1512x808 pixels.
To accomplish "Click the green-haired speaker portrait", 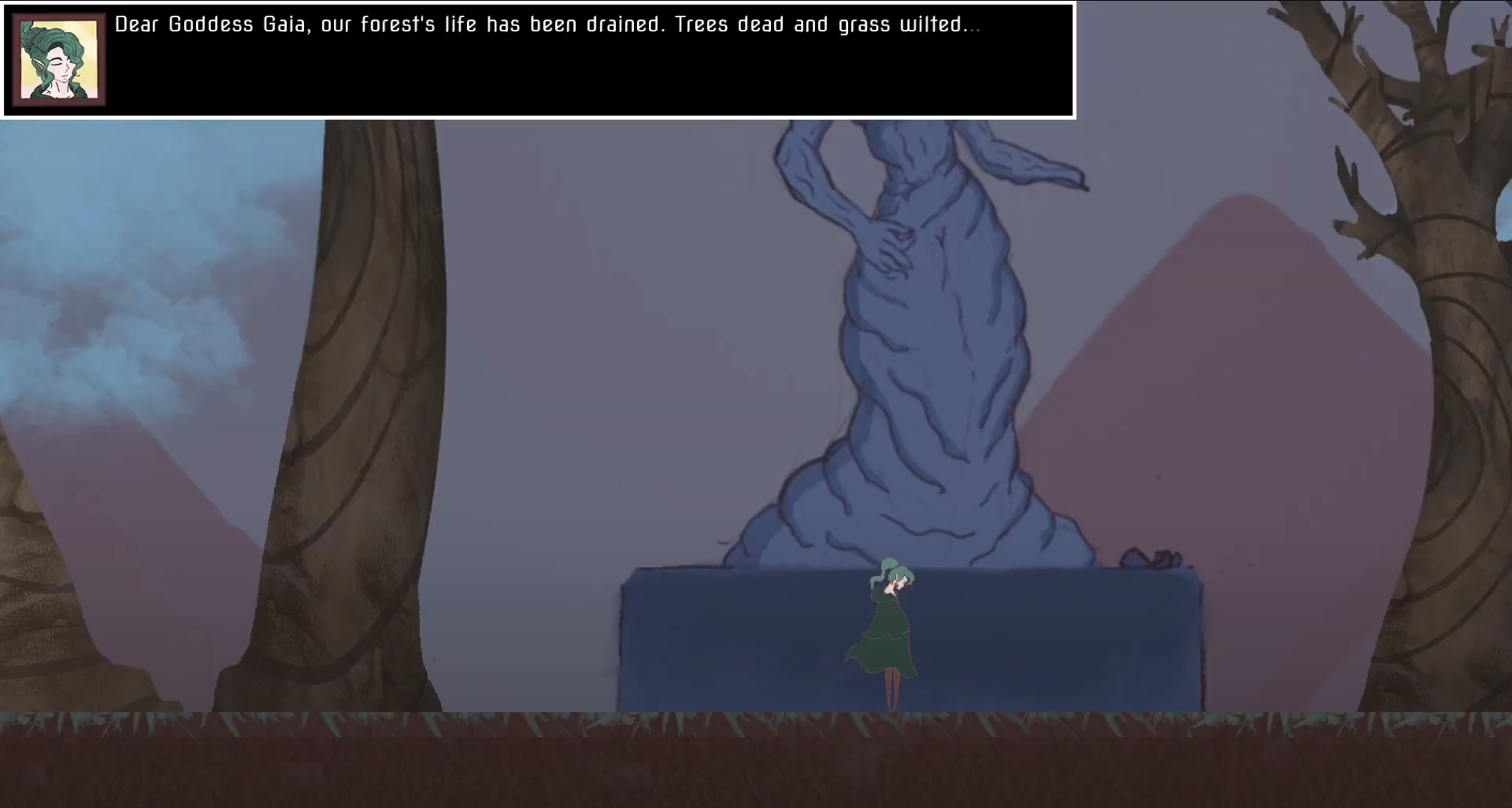I will [59, 60].
